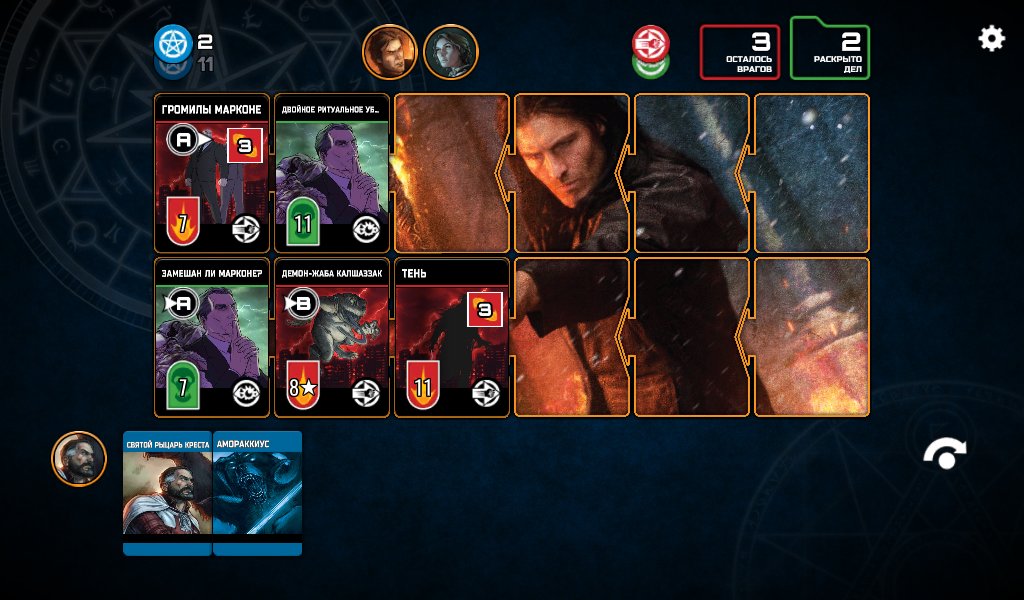Select the Тень enemy card
The width and height of the screenshot is (1024, 600).
(452, 338)
